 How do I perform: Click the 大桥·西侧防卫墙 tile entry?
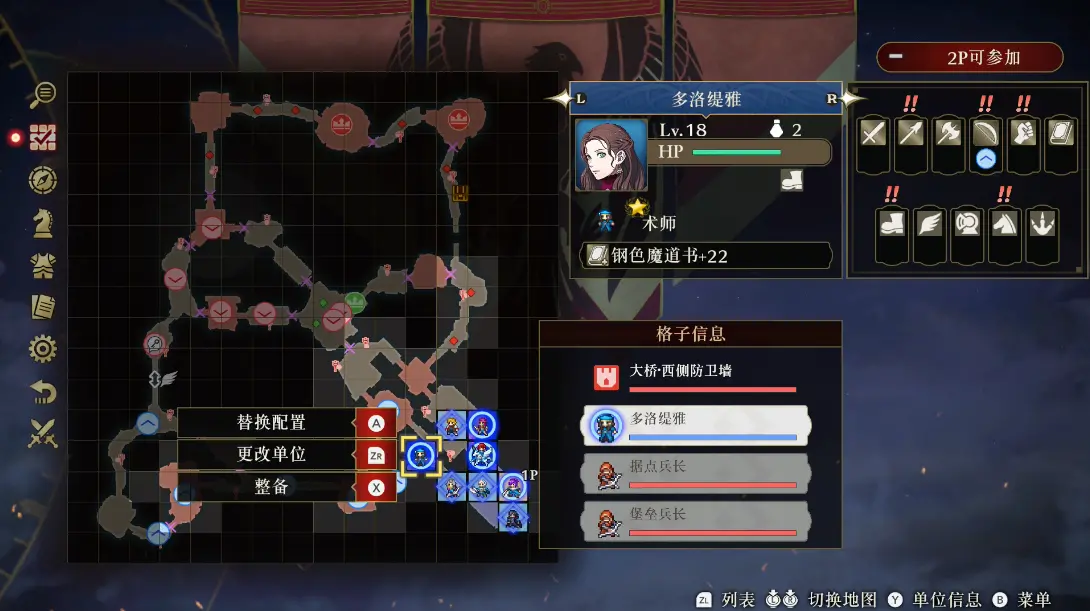pos(696,376)
